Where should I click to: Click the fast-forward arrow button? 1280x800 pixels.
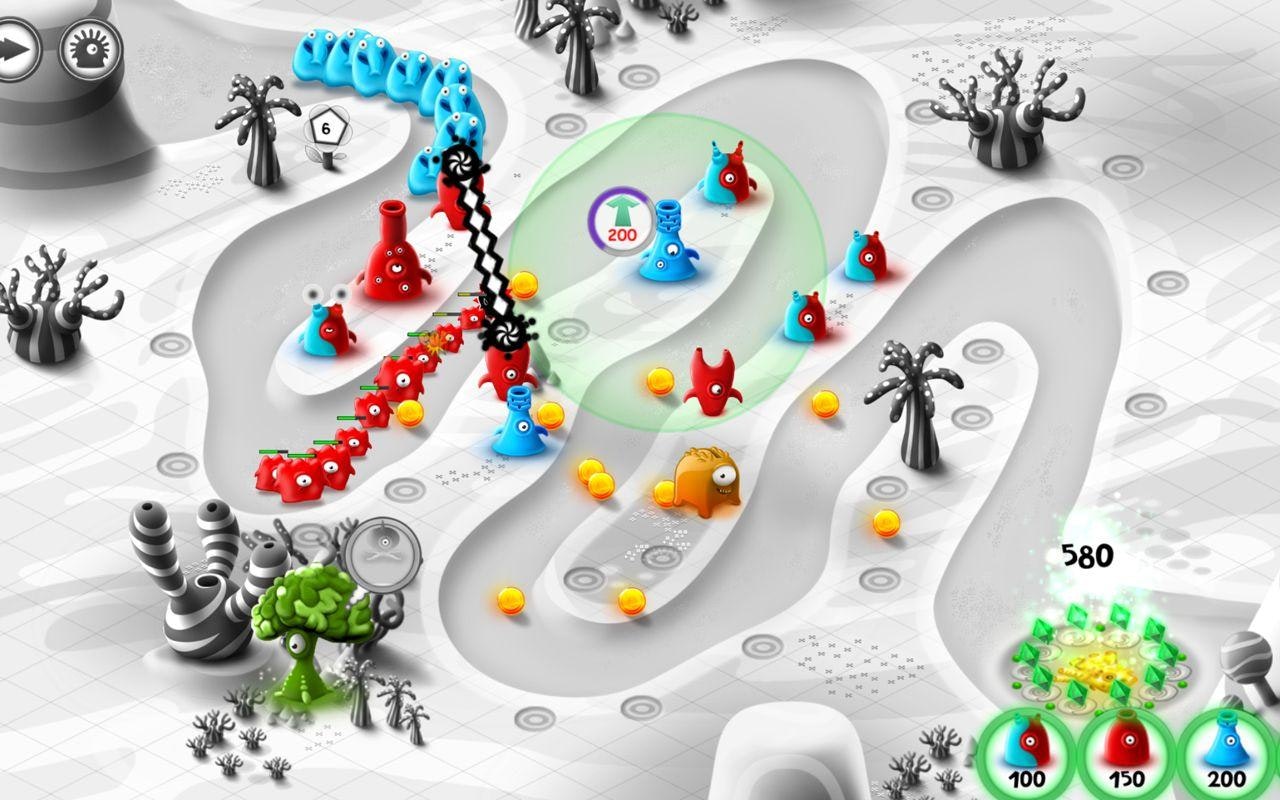(x=17, y=48)
